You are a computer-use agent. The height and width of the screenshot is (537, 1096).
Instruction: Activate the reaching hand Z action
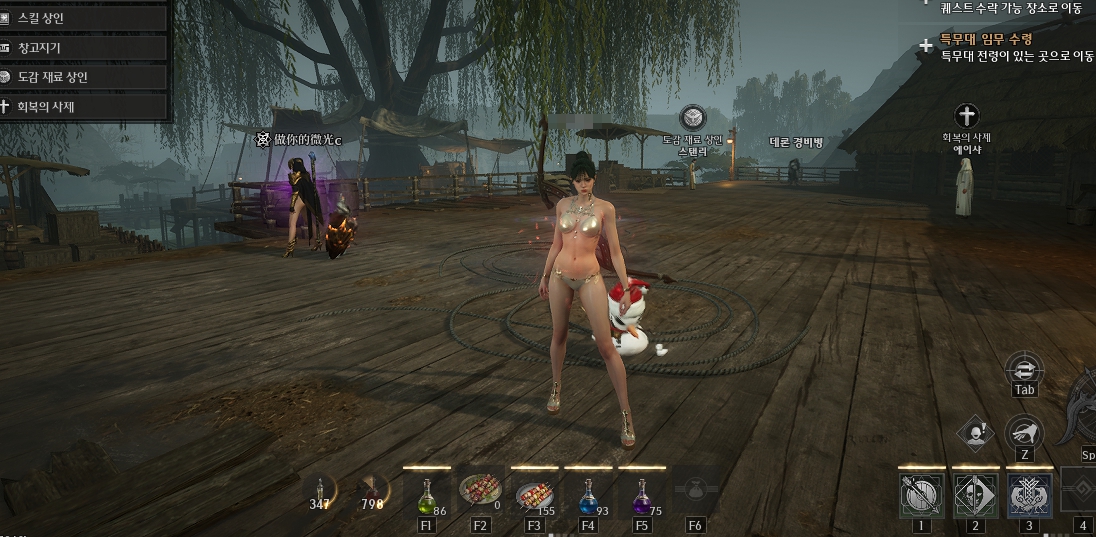click(x=1024, y=433)
